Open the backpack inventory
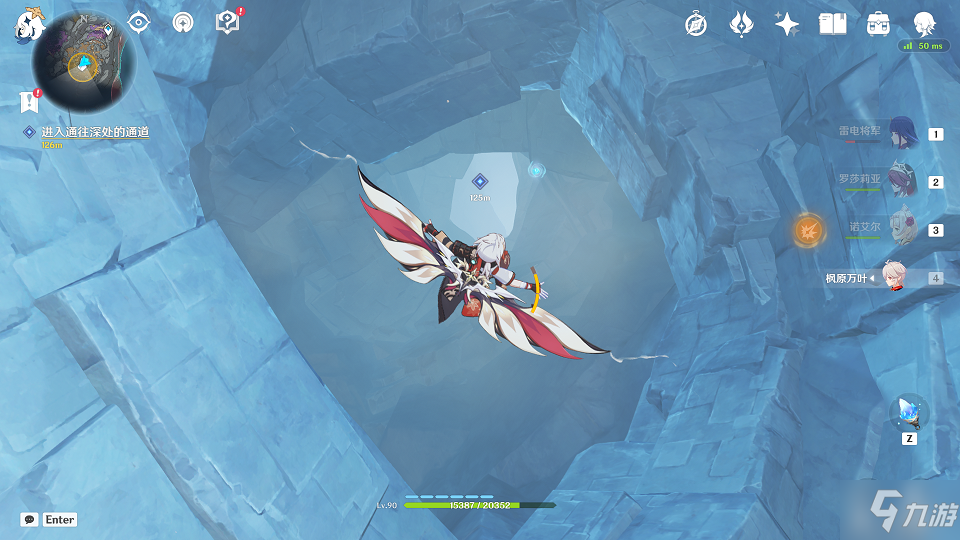The height and width of the screenshot is (540, 960). (879, 24)
